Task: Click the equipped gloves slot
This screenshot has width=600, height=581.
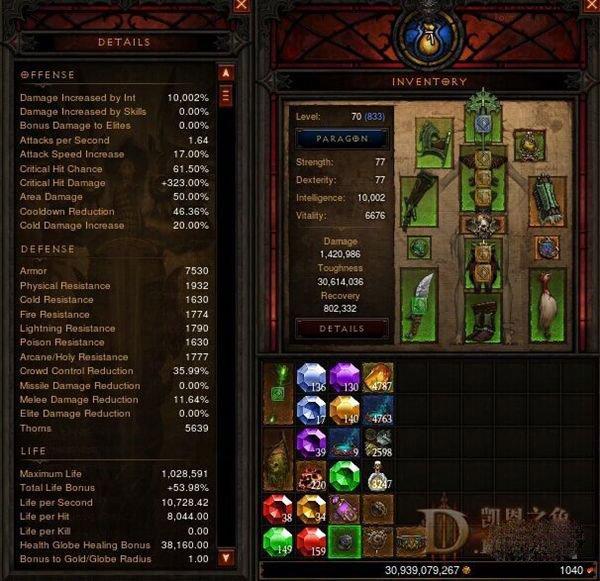Action: pos(419,202)
